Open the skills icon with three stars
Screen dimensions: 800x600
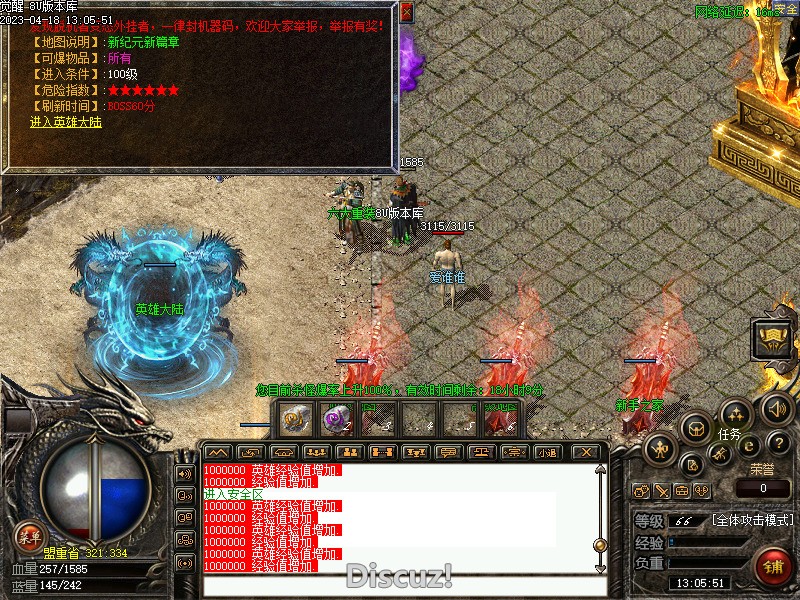pyautogui.click(x=736, y=413)
